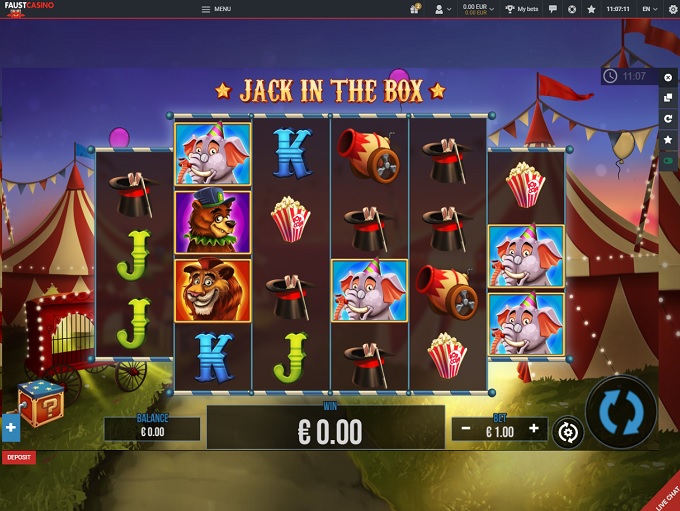Increase the bet with the plus button
The height and width of the screenshot is (511, 680).
[534, 429]
